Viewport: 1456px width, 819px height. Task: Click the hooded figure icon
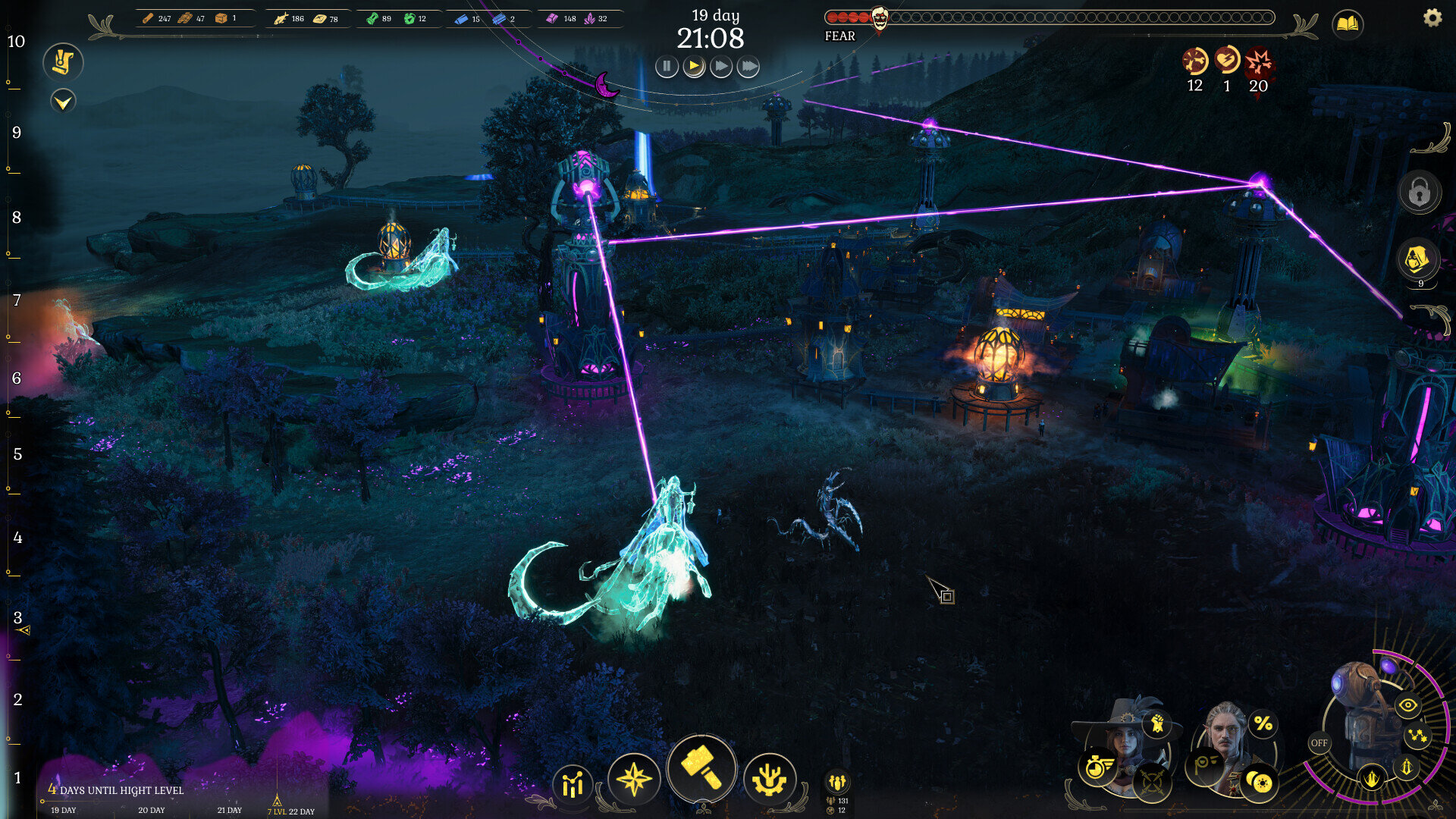[x=1417, y=259]
